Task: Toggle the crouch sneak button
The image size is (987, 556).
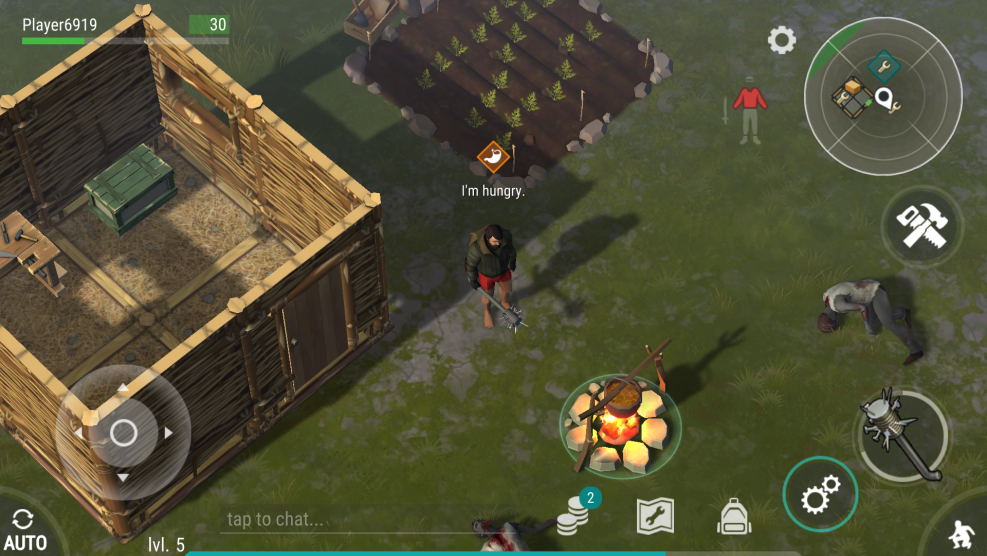Action: (x=961, y=533)
